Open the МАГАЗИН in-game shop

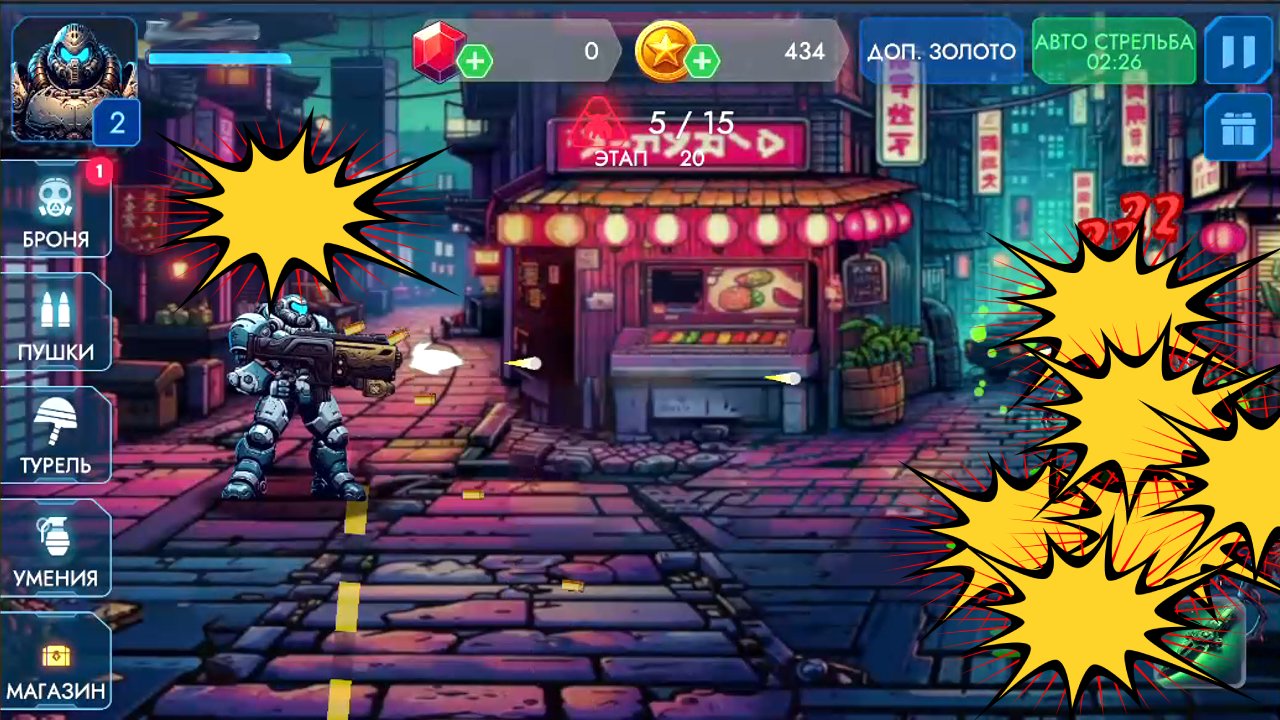point(56,662)
